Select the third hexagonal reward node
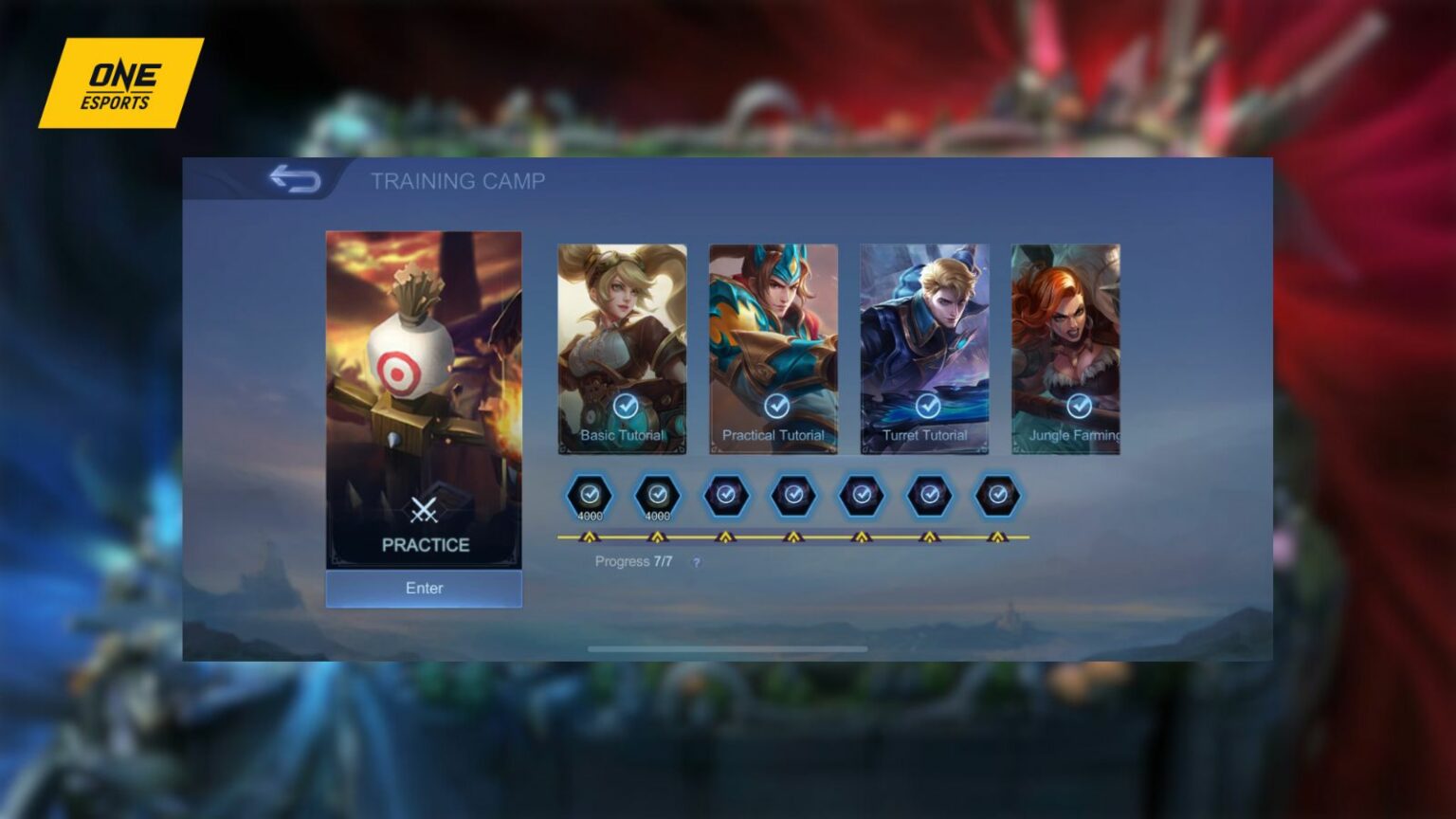 [725, 495]
